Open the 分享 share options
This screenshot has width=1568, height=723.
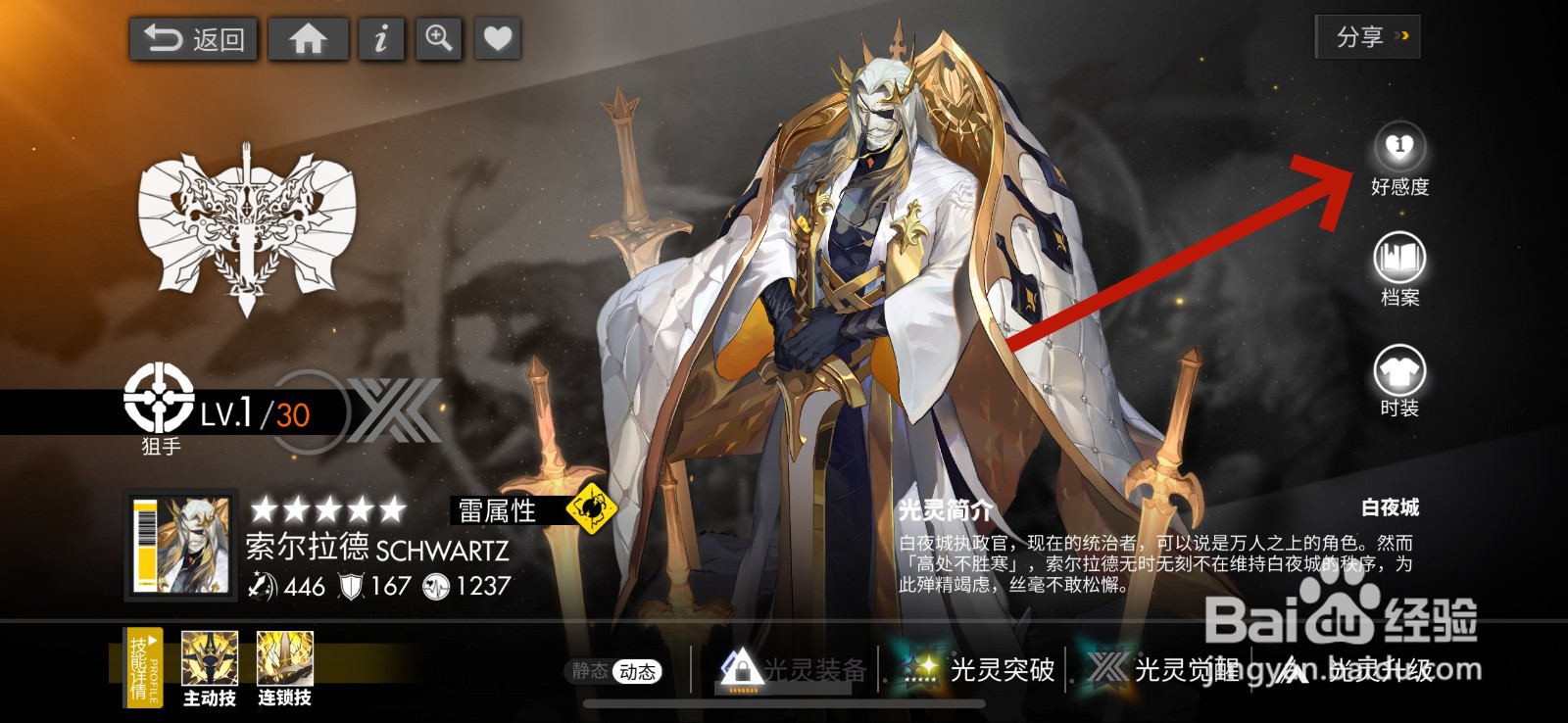(x=1366, y=37)
